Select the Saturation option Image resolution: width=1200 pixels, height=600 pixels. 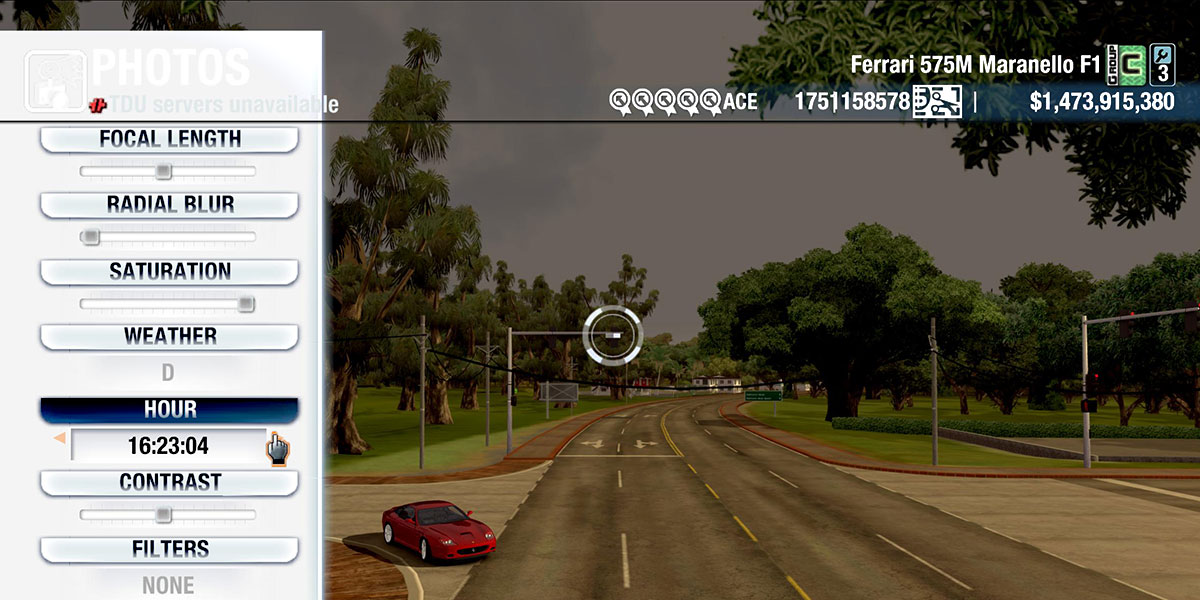(x=169, y=272)
